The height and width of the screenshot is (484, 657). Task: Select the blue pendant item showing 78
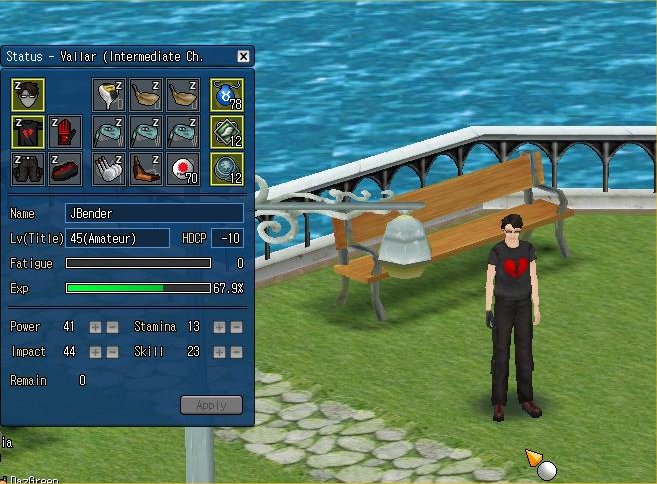pos(227,94)
